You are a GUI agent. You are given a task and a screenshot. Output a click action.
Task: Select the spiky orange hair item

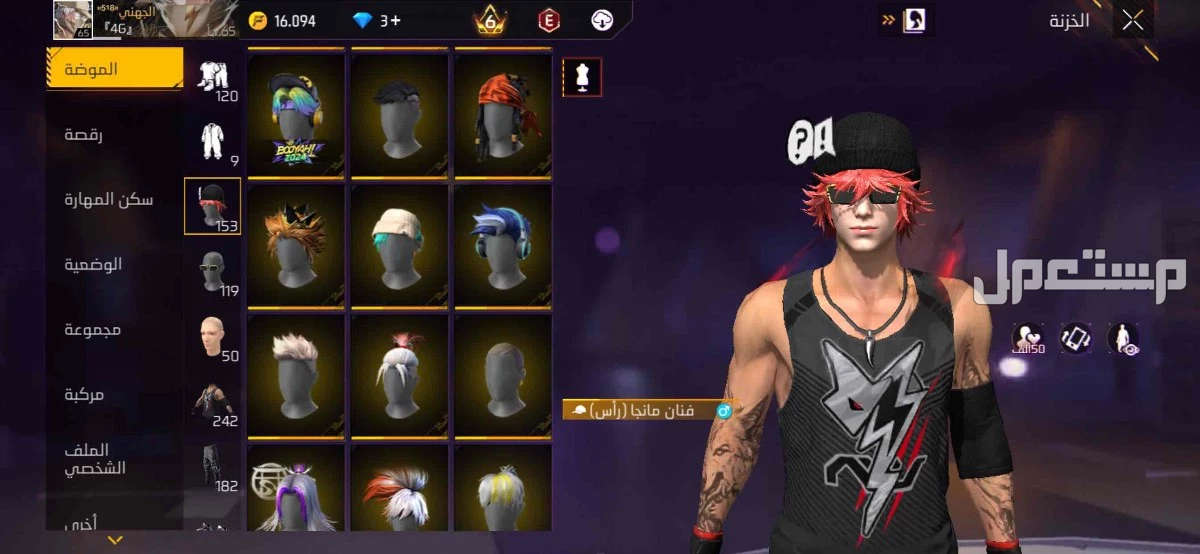[296, 245]
